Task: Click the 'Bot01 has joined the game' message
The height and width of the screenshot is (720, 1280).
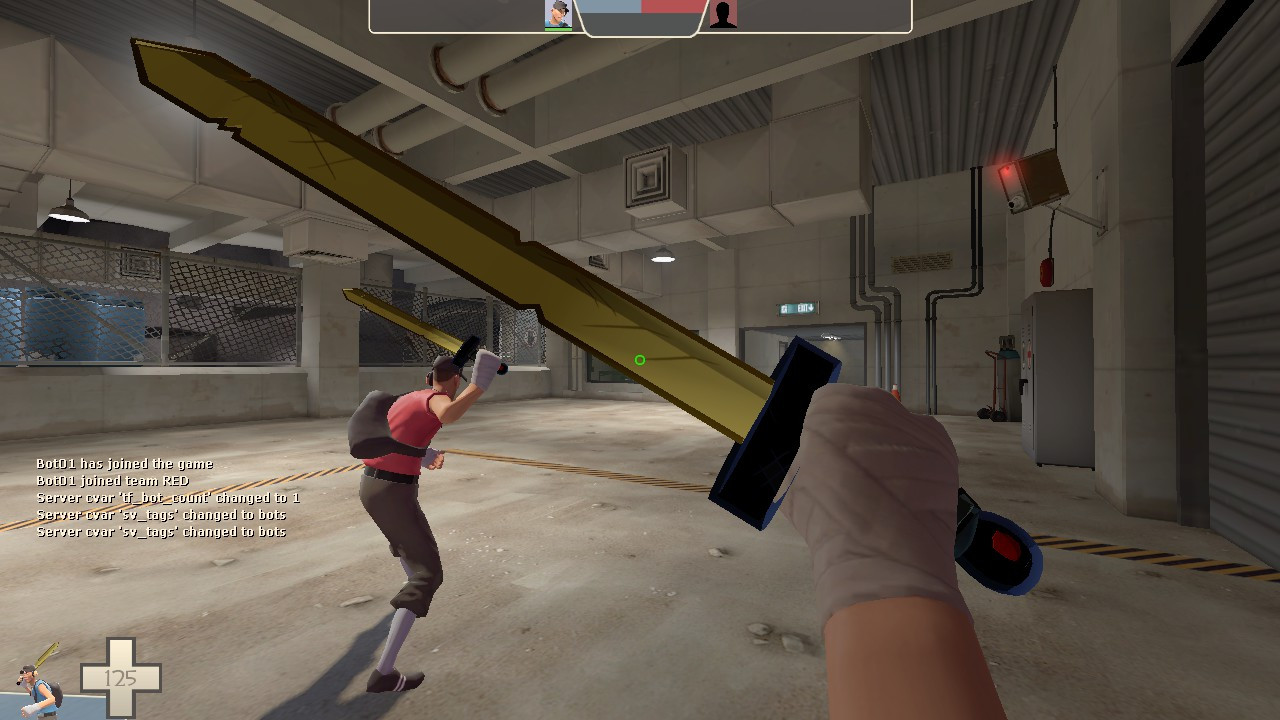Action: 125,463
